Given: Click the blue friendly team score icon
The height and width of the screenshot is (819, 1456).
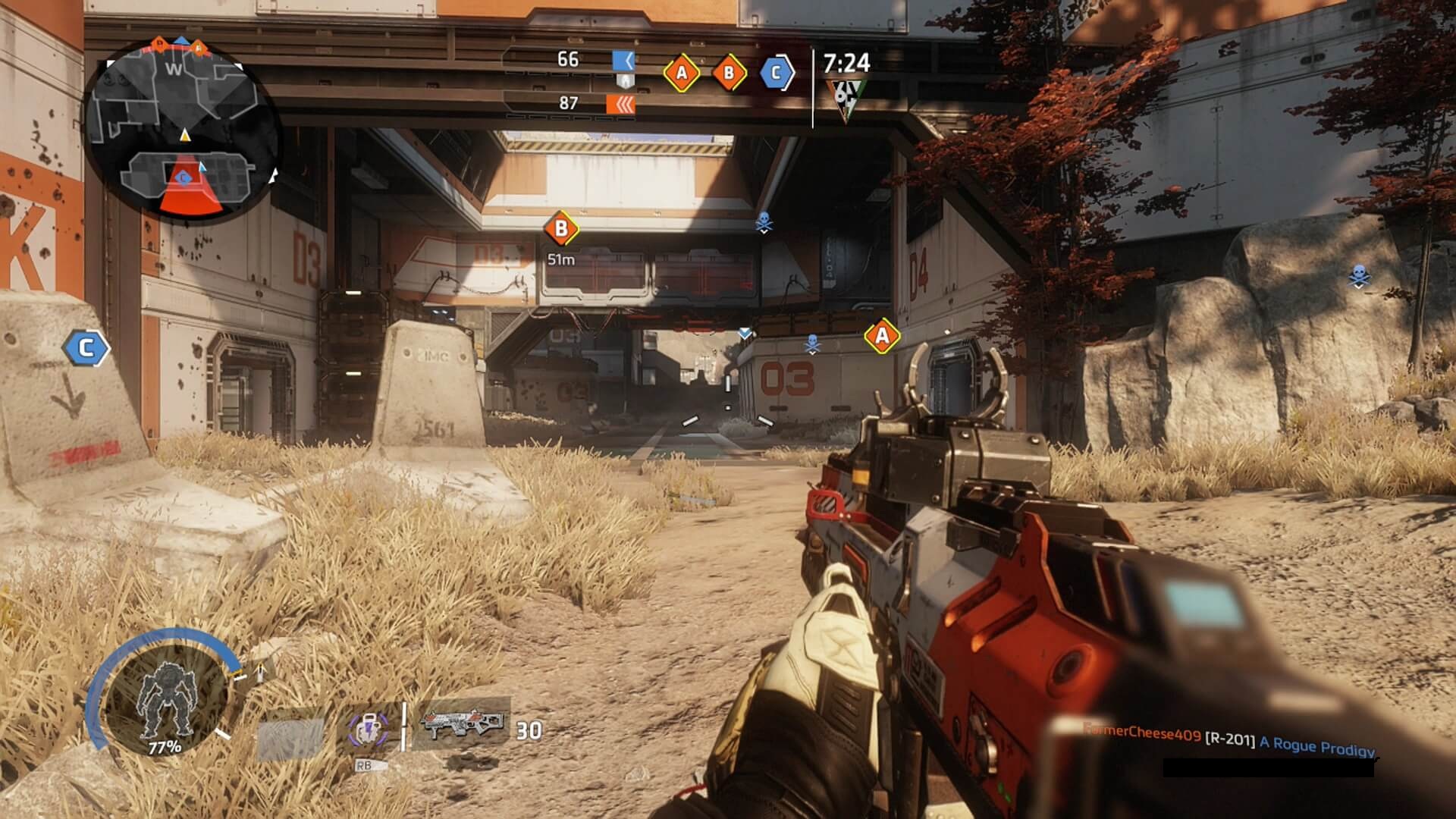Looking at the screenshot, I should (623, 60).
